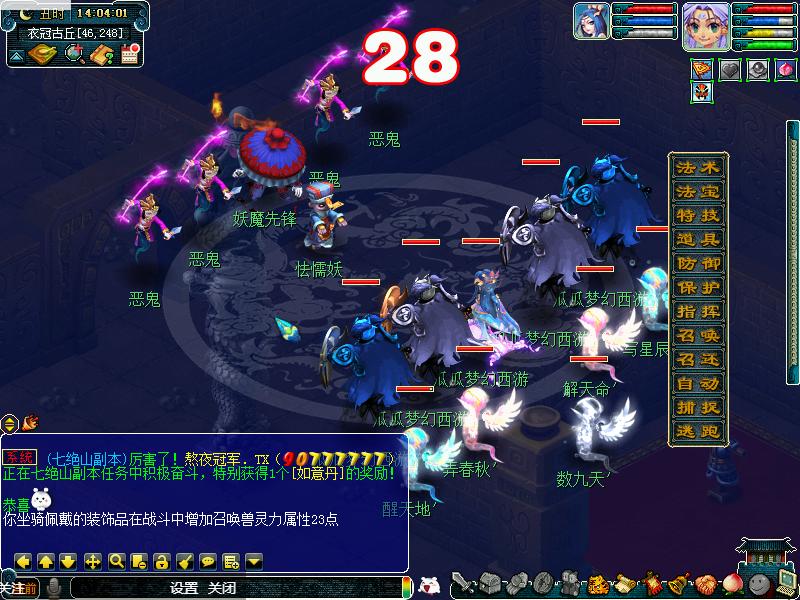
Task: Open the 道具 item command
Action: point(697,239)
